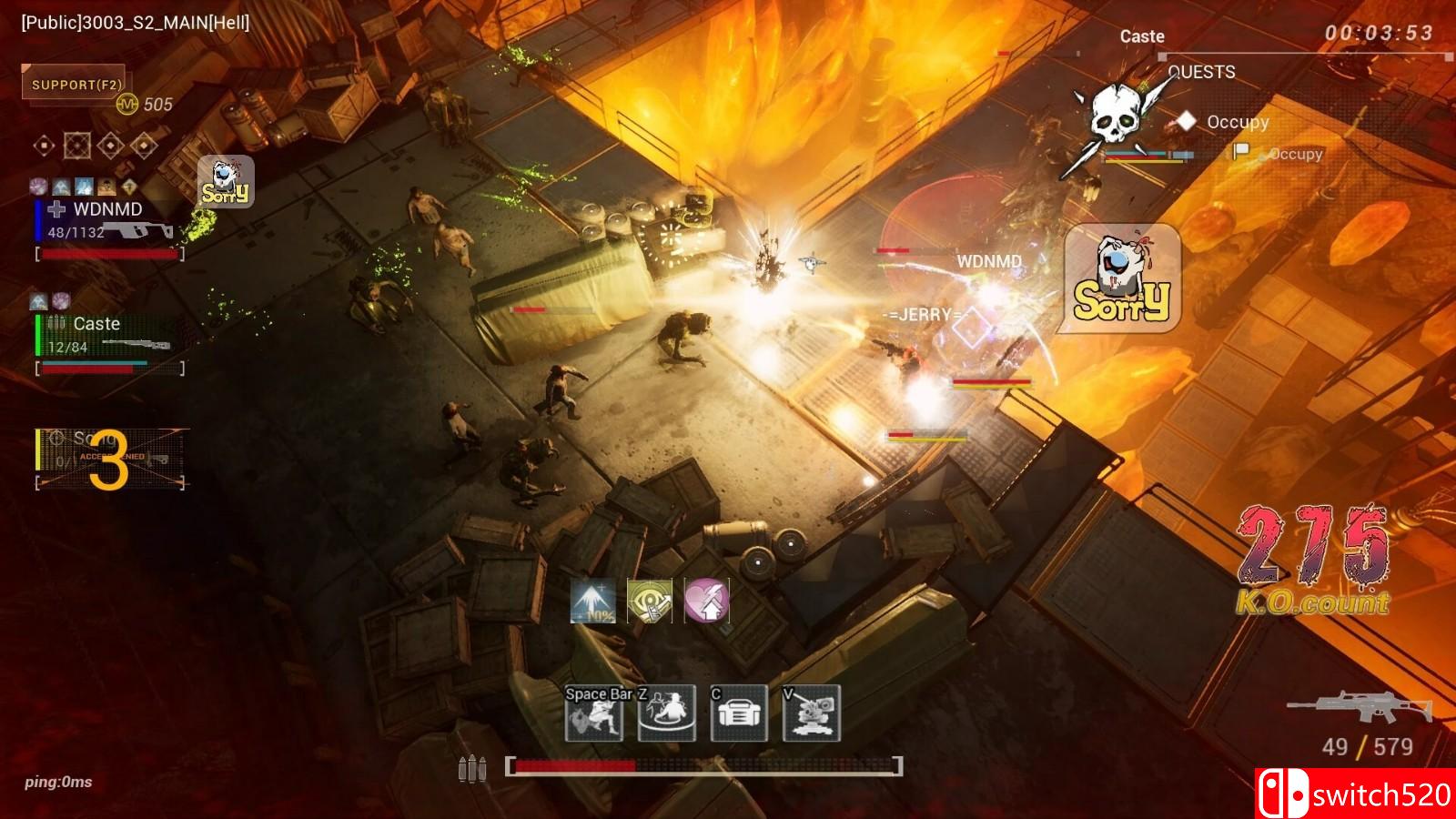Click the switch520 watermark logo
The height and width of the screenshot is (819, 1456).
[x=1356, y=794]
